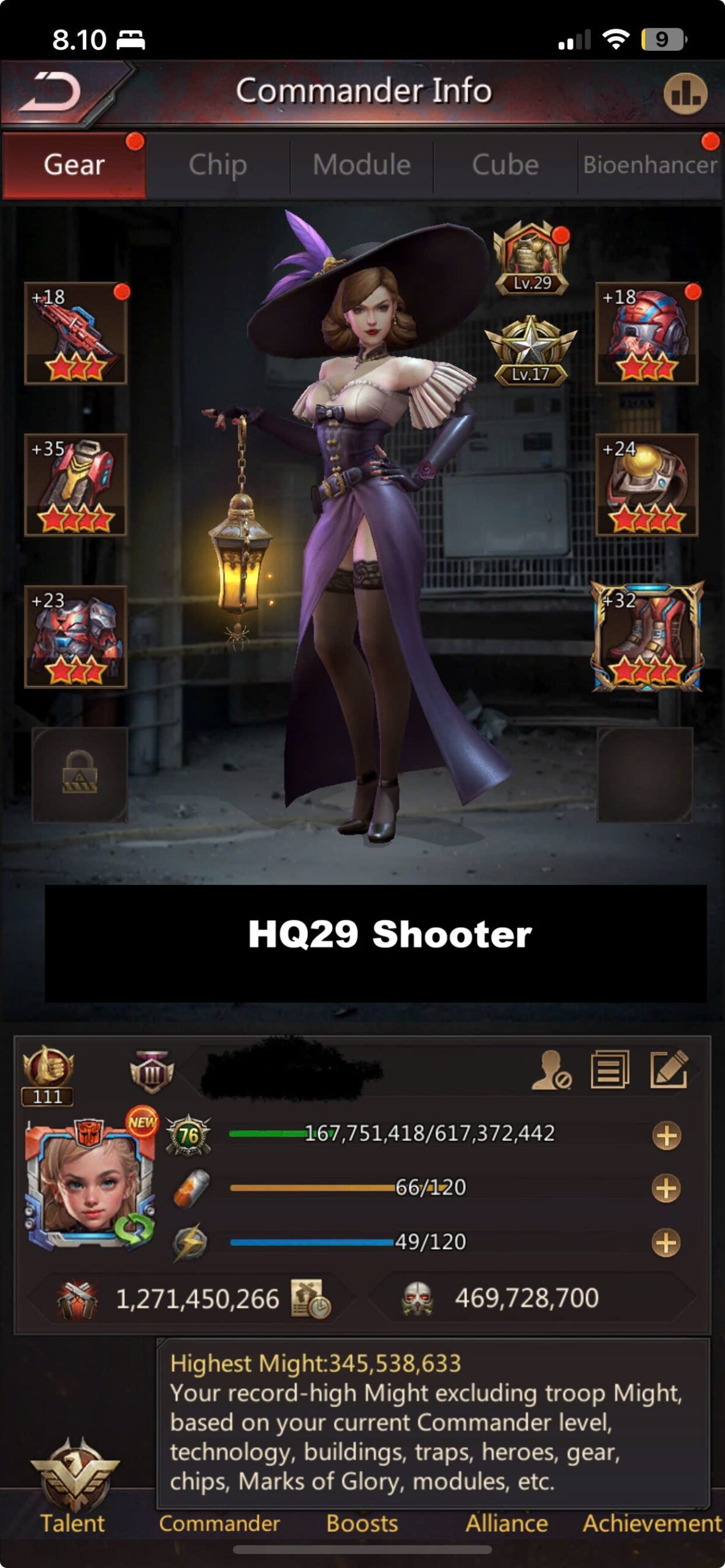
Task: Open the +35 gear slot
Action: click(x=75, y=485)
